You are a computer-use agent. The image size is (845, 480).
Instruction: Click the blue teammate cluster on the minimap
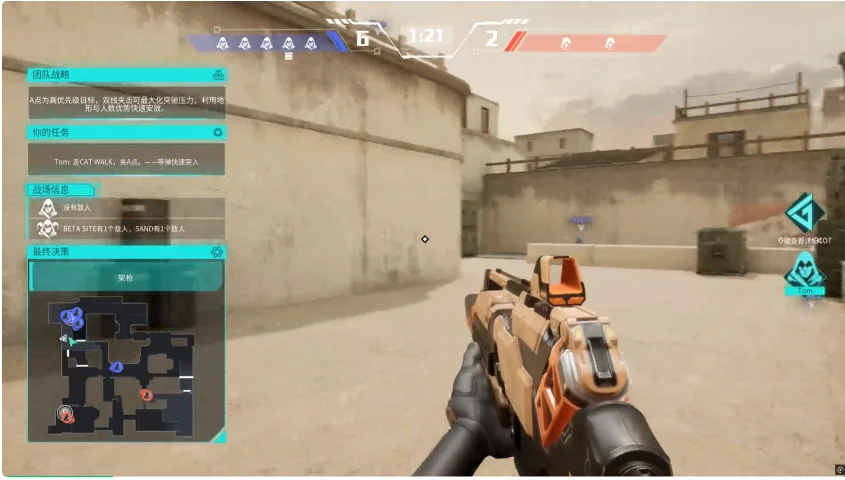point(72,319)
